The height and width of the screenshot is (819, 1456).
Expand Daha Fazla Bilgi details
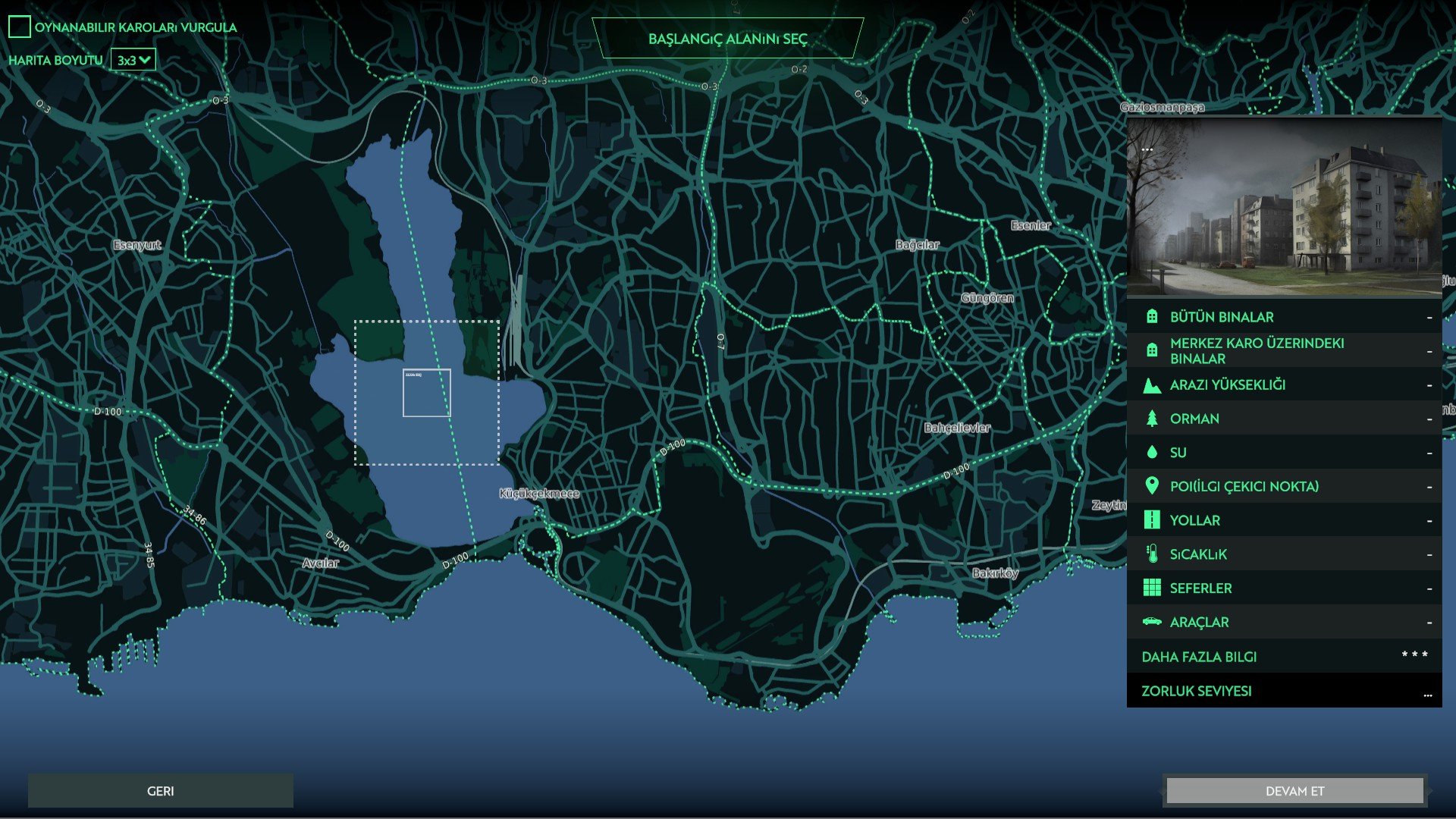click(1284, 657)
